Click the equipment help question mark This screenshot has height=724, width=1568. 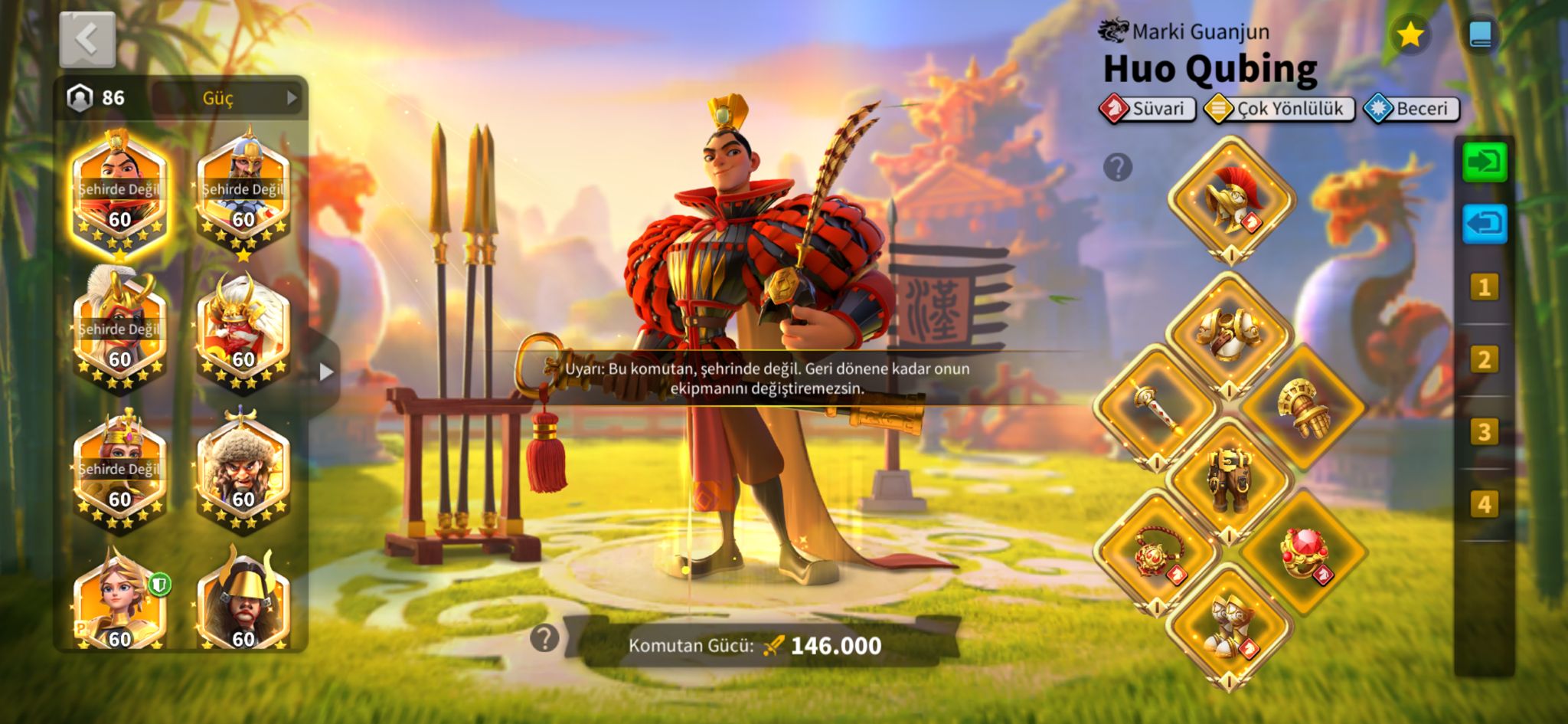(1117, 166)
